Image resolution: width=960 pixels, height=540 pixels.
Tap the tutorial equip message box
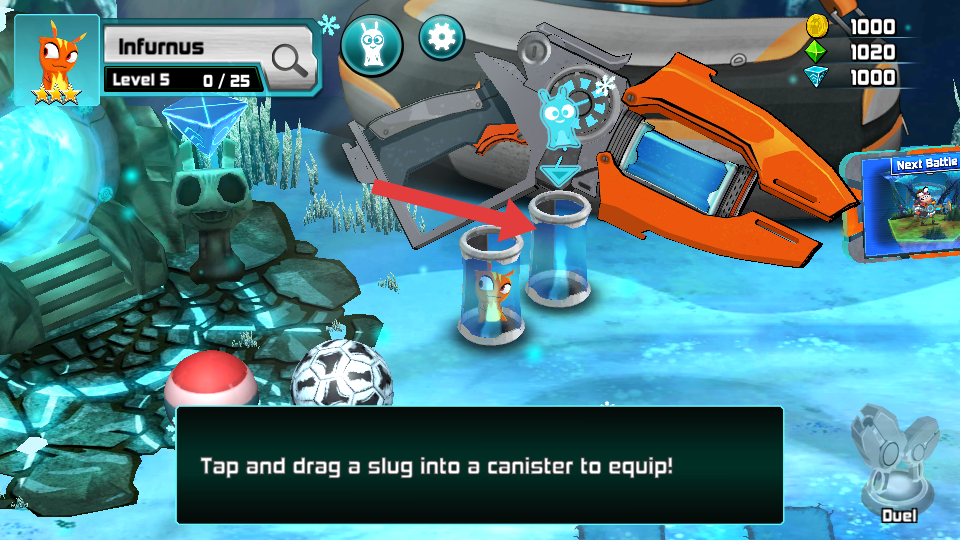point(479,465)
